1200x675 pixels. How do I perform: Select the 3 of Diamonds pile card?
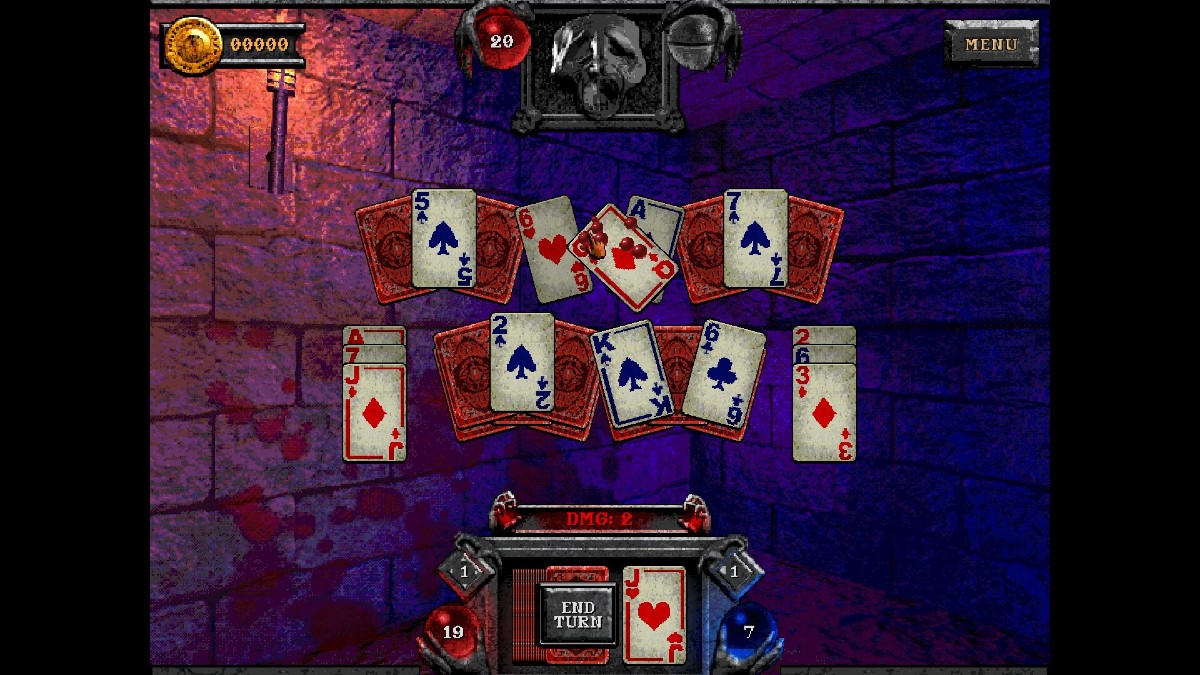[x=824, y=412]
